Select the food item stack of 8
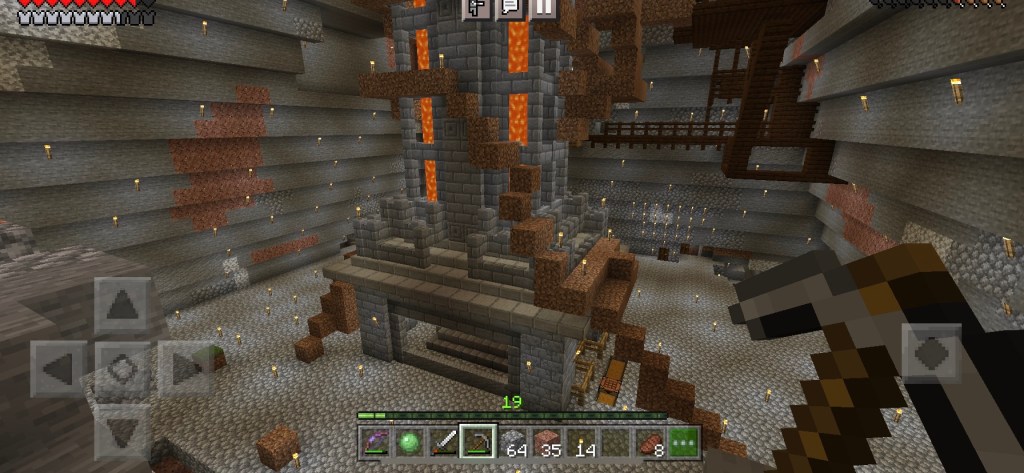Image resolution: width=1024 pixels, height=473 pixels. 650,443
